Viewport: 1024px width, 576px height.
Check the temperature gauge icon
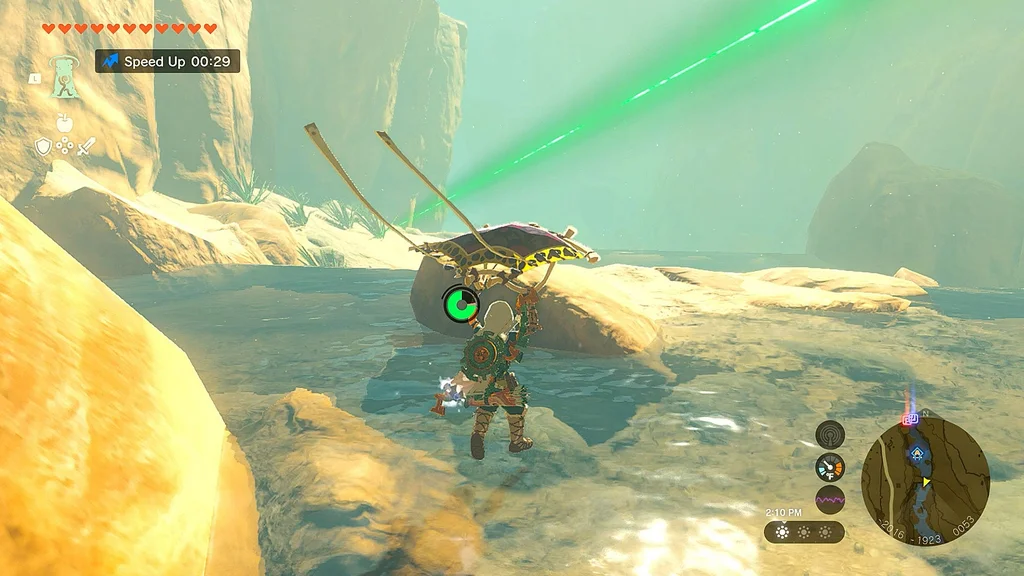click(x=830, y=466)
